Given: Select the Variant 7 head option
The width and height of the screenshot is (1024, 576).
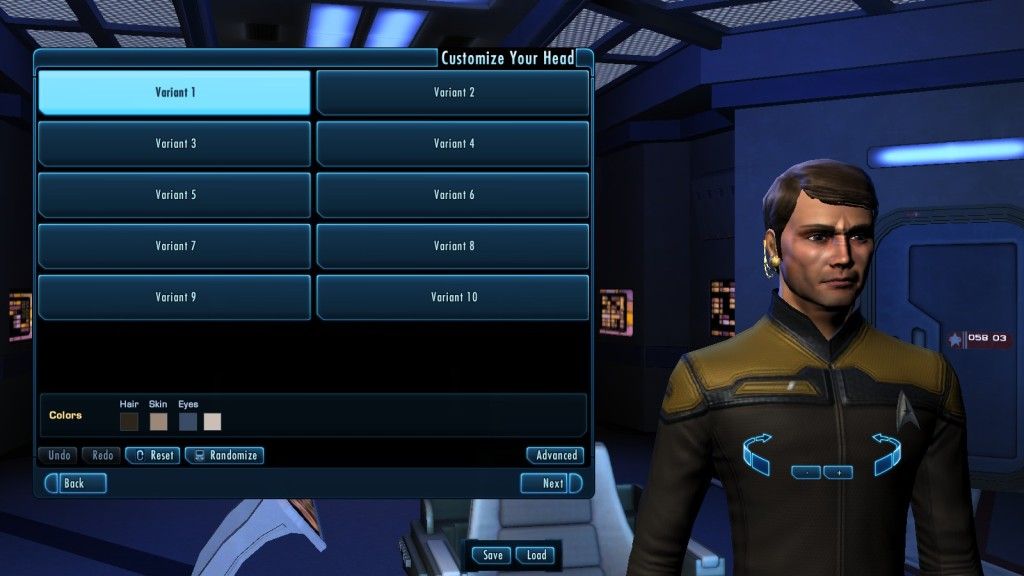Looking at the screenshot, I should 174,246.
